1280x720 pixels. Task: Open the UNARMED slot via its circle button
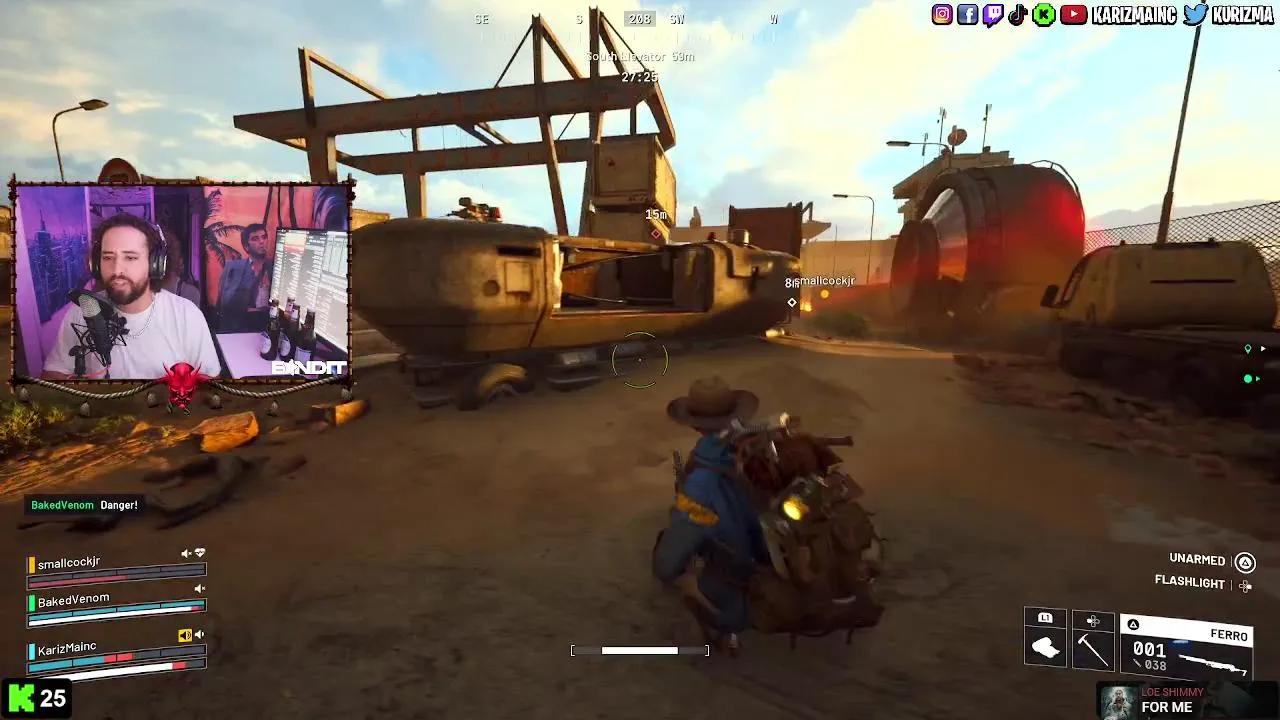click(1245, 561)
